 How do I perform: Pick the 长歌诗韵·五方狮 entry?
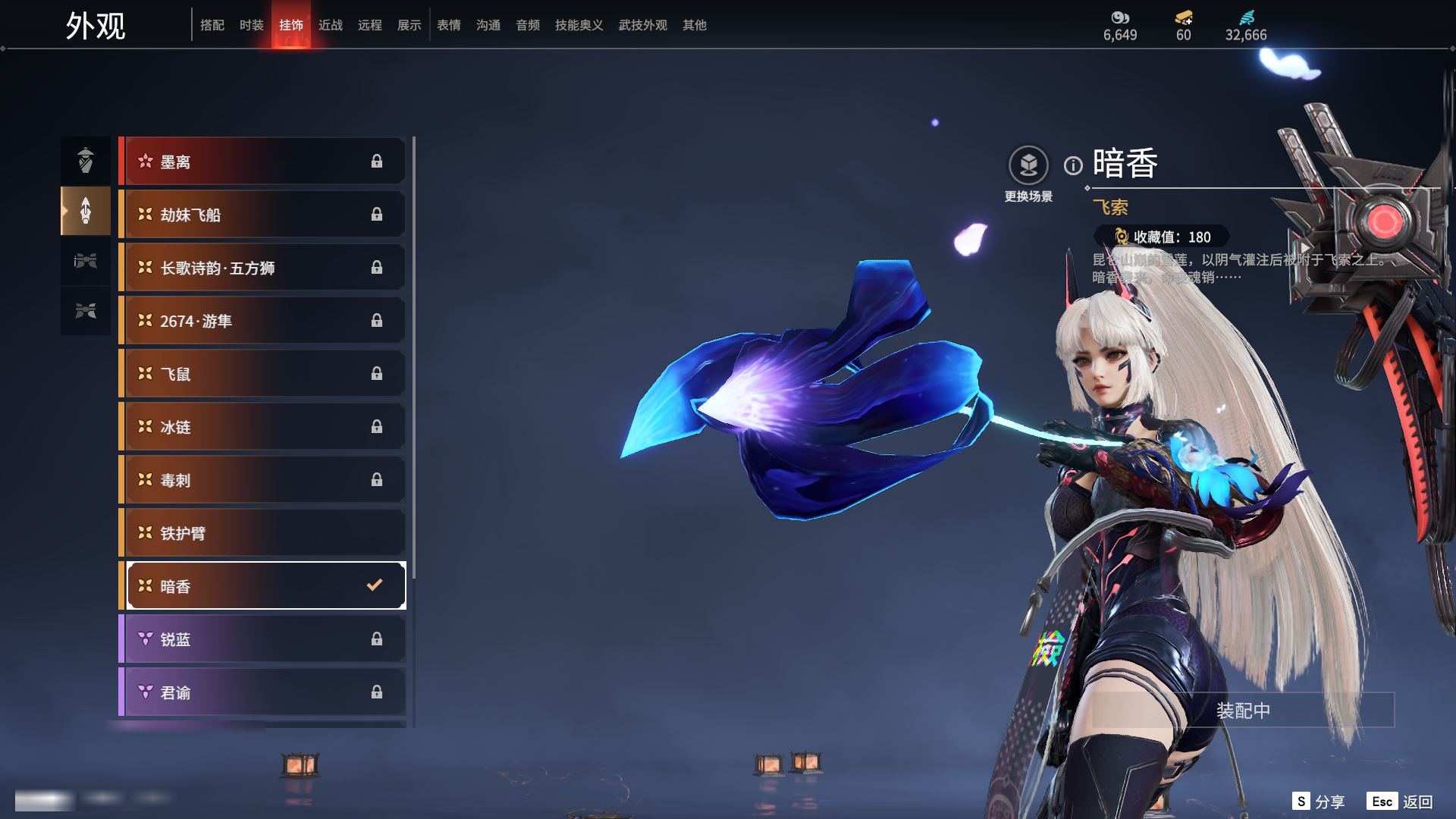pos(262,268)
